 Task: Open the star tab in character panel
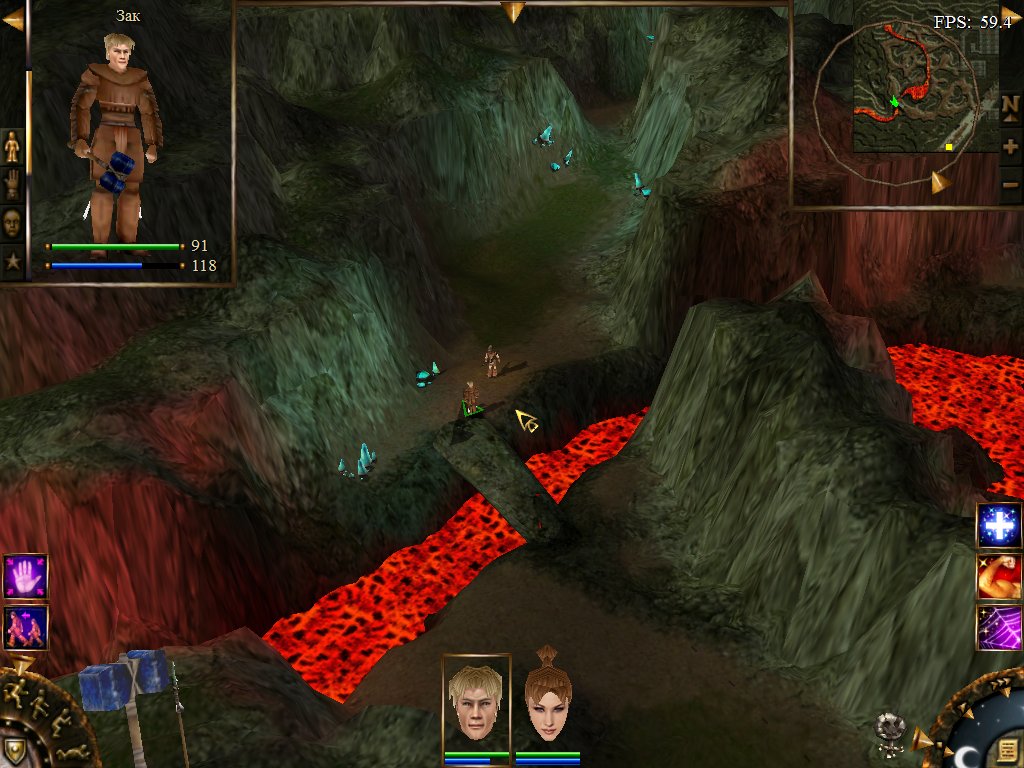coord(12,262)
